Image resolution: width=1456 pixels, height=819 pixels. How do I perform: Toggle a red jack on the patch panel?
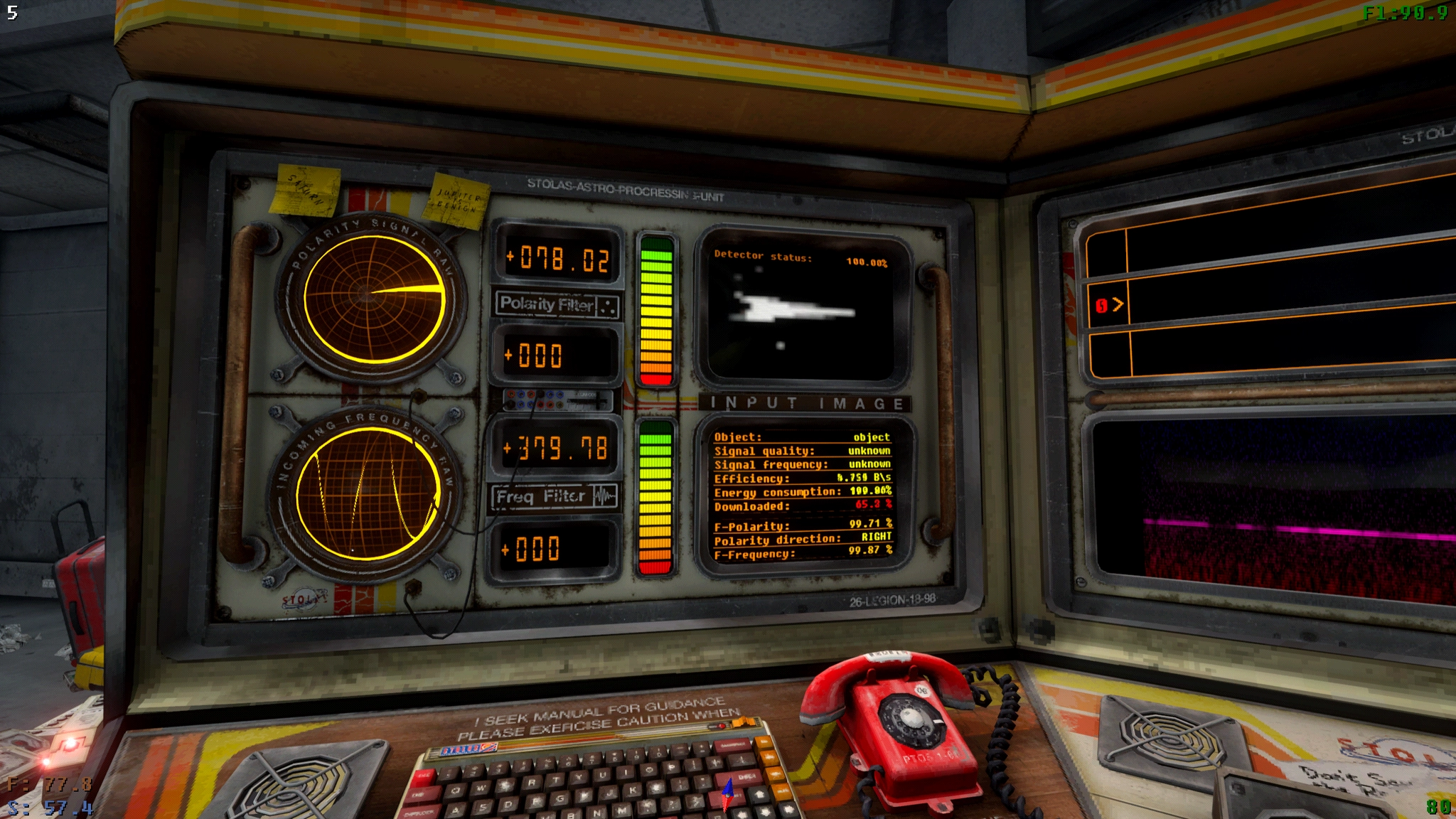(x=511, y=393)
